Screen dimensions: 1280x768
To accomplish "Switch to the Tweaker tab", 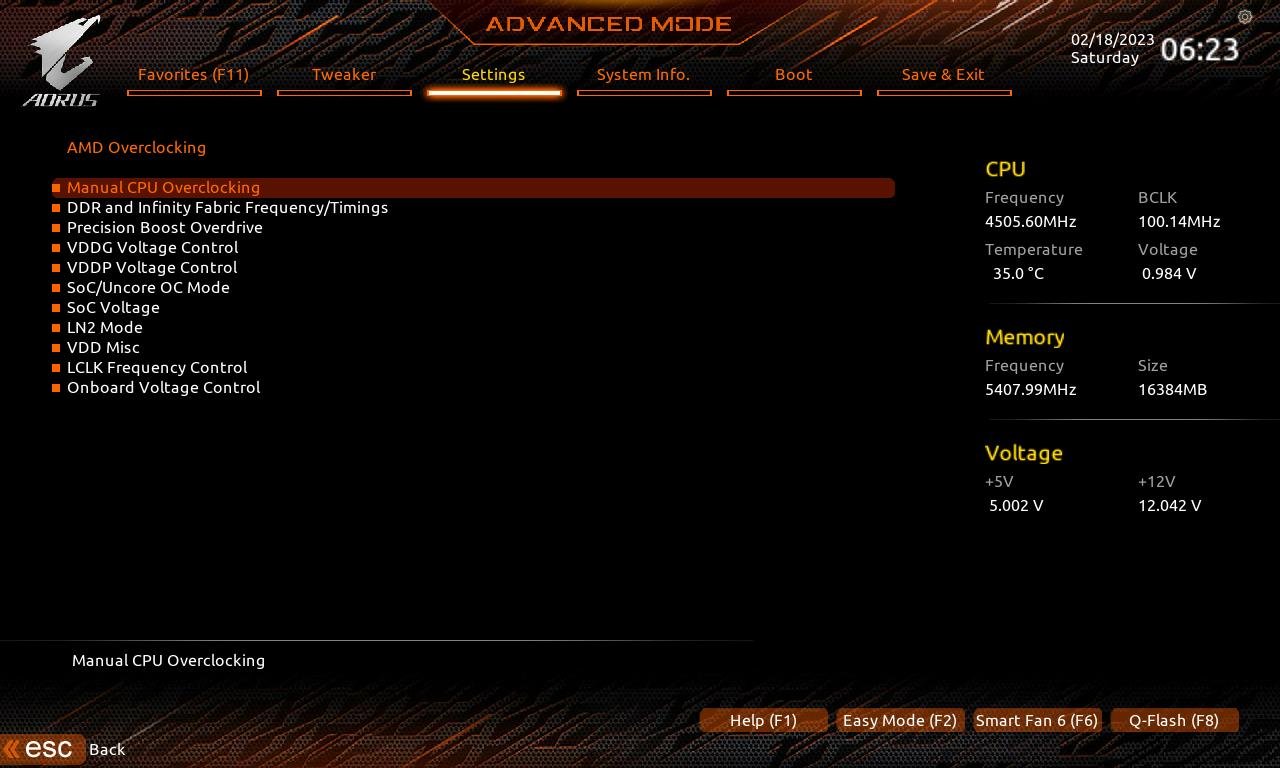I will tap(344, 74).
